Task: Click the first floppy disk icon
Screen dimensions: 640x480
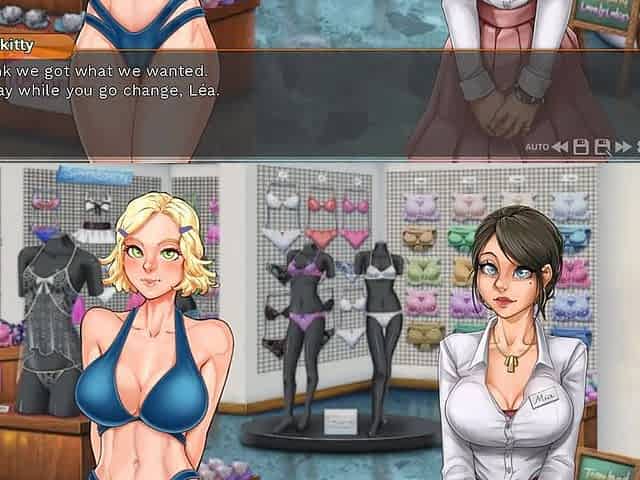Action: coord(581,147)
